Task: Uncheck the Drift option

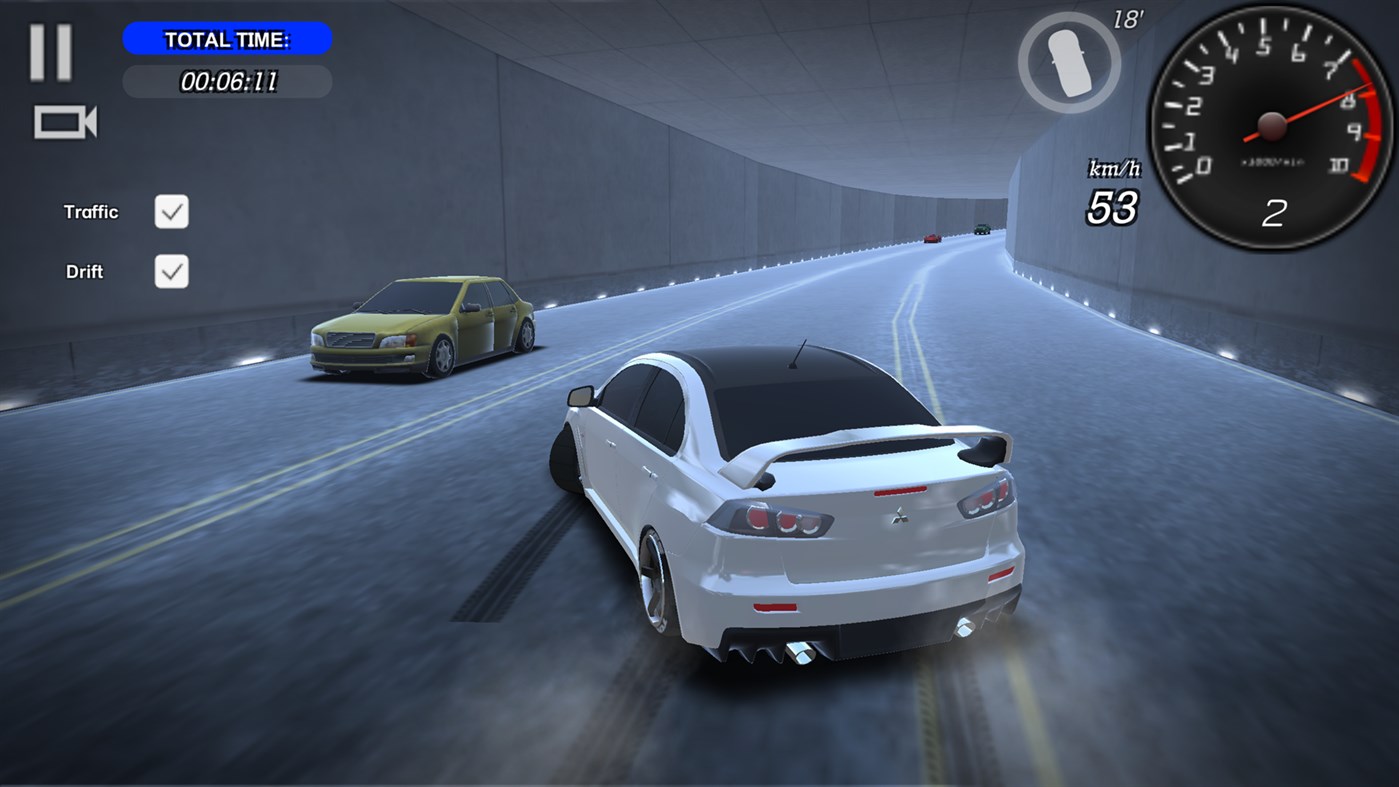Action: coord(171,271)
